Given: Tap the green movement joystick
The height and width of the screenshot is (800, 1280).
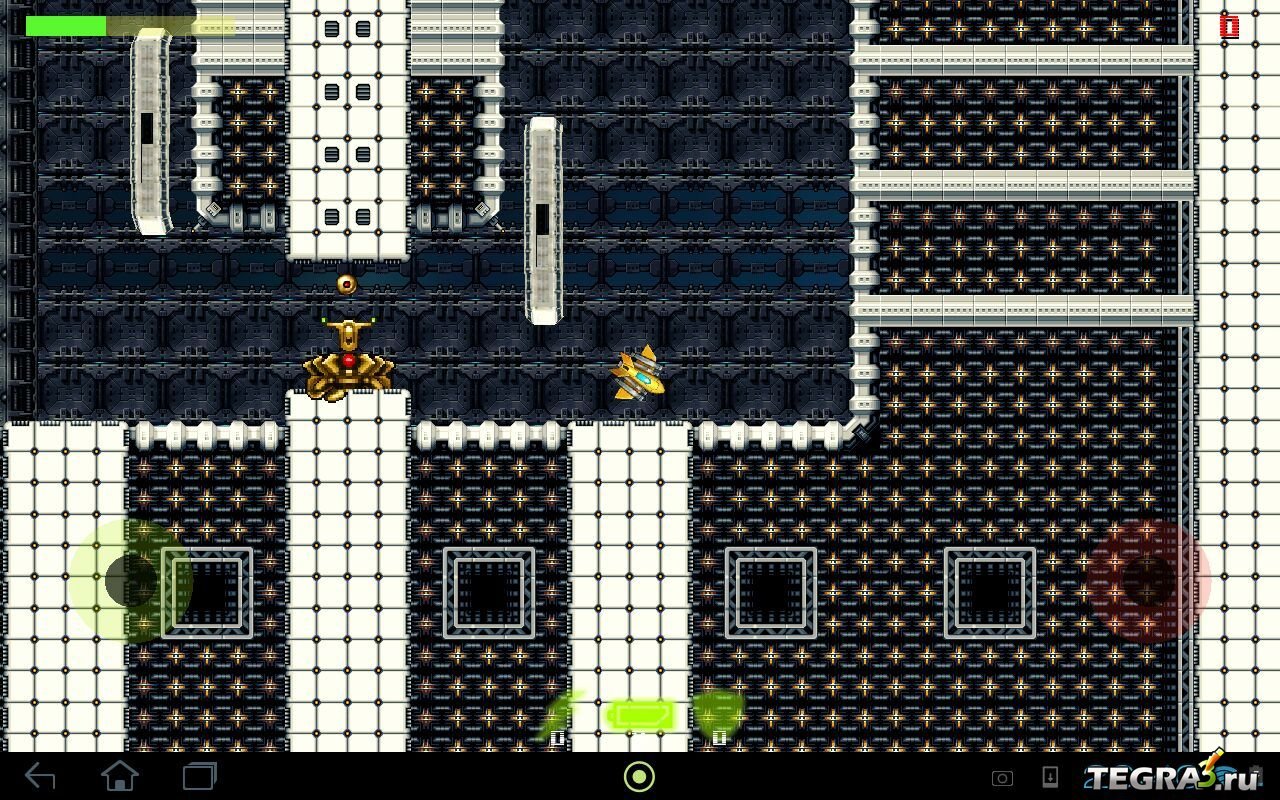Looking at the screenshot, I should coord(130,580).
